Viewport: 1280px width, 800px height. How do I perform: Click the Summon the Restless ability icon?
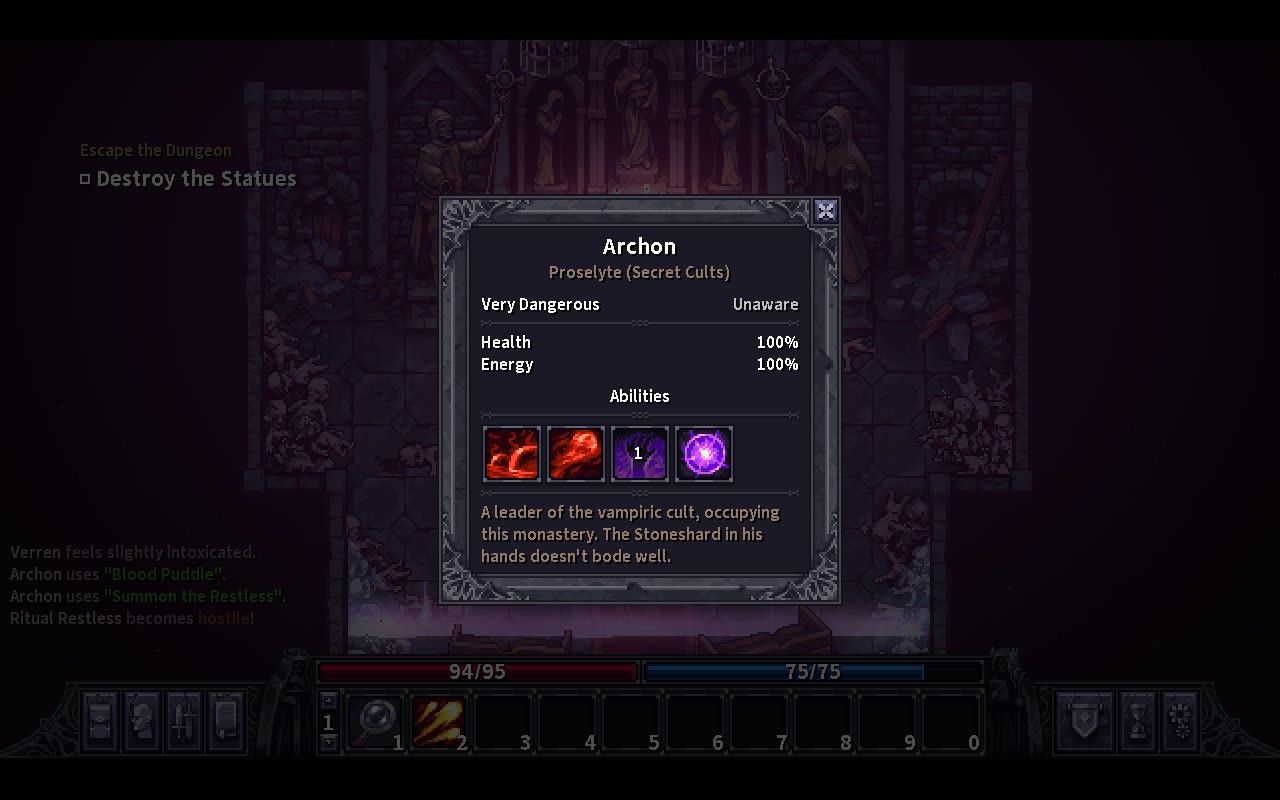[639, 453]
